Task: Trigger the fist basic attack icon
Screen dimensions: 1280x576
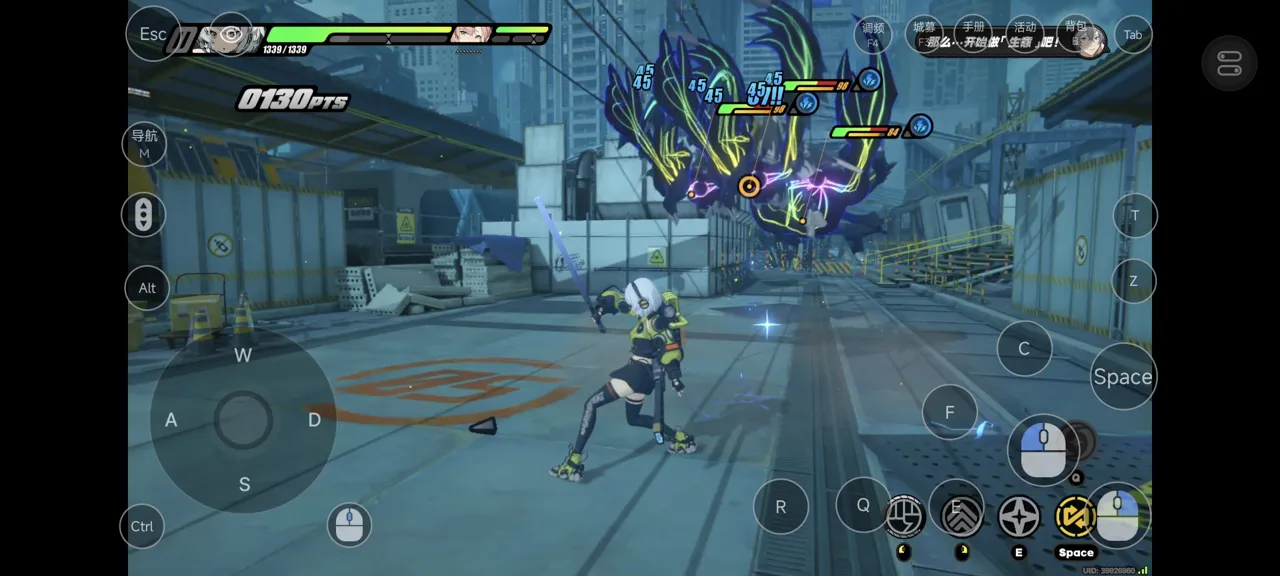Action: click(905, 516)
